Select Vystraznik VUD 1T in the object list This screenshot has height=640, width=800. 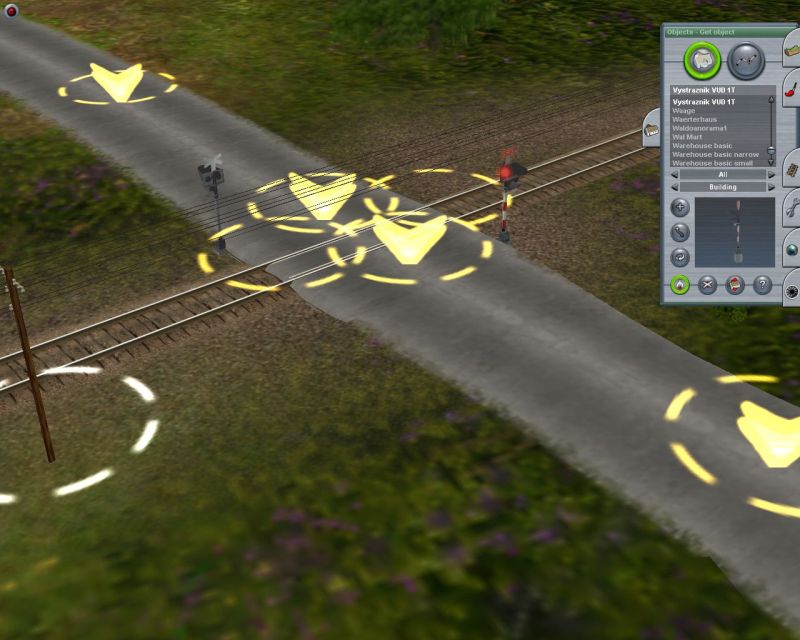(718, 102)
